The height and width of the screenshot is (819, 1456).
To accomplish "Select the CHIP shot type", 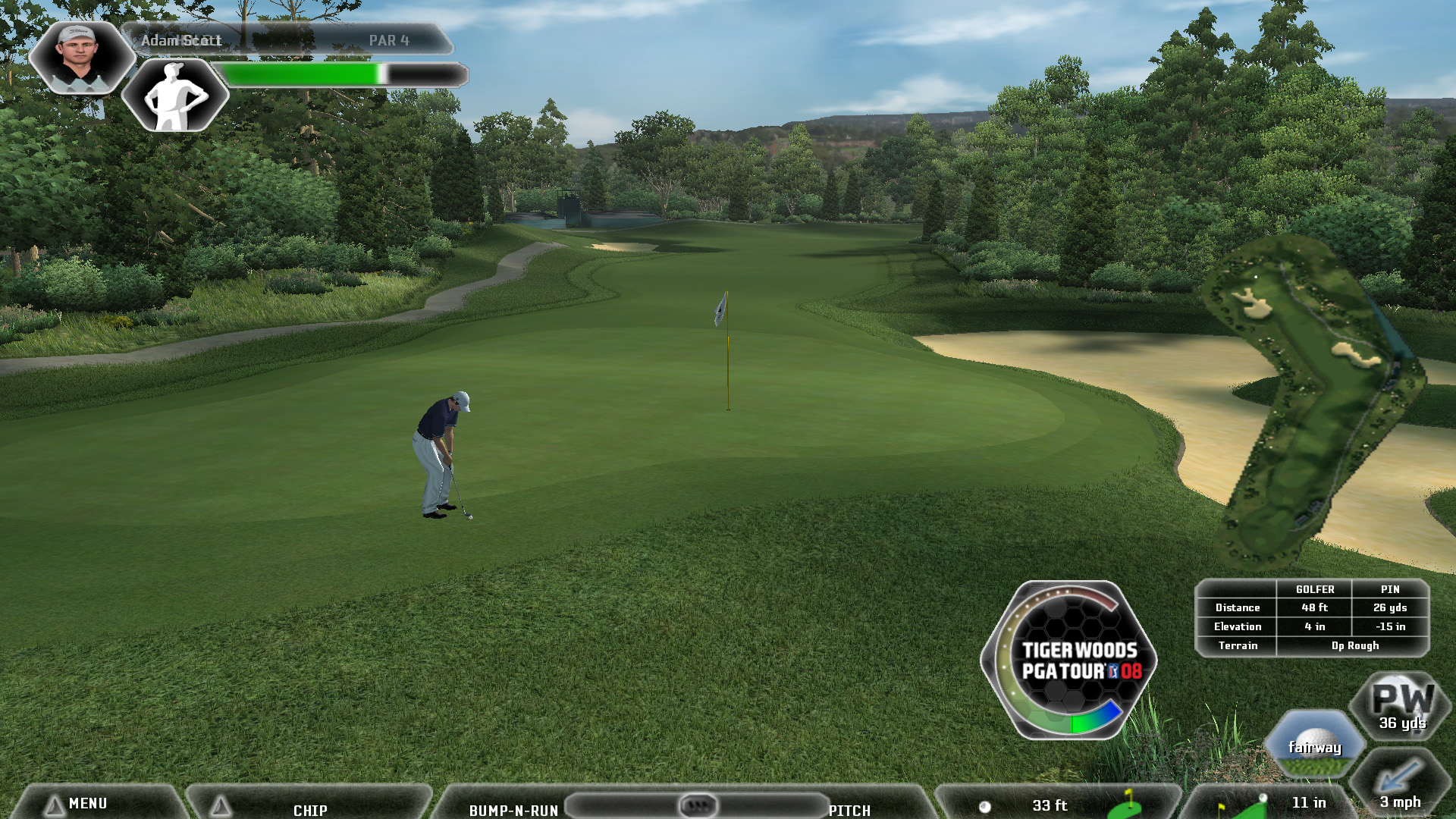I will 310,810.
